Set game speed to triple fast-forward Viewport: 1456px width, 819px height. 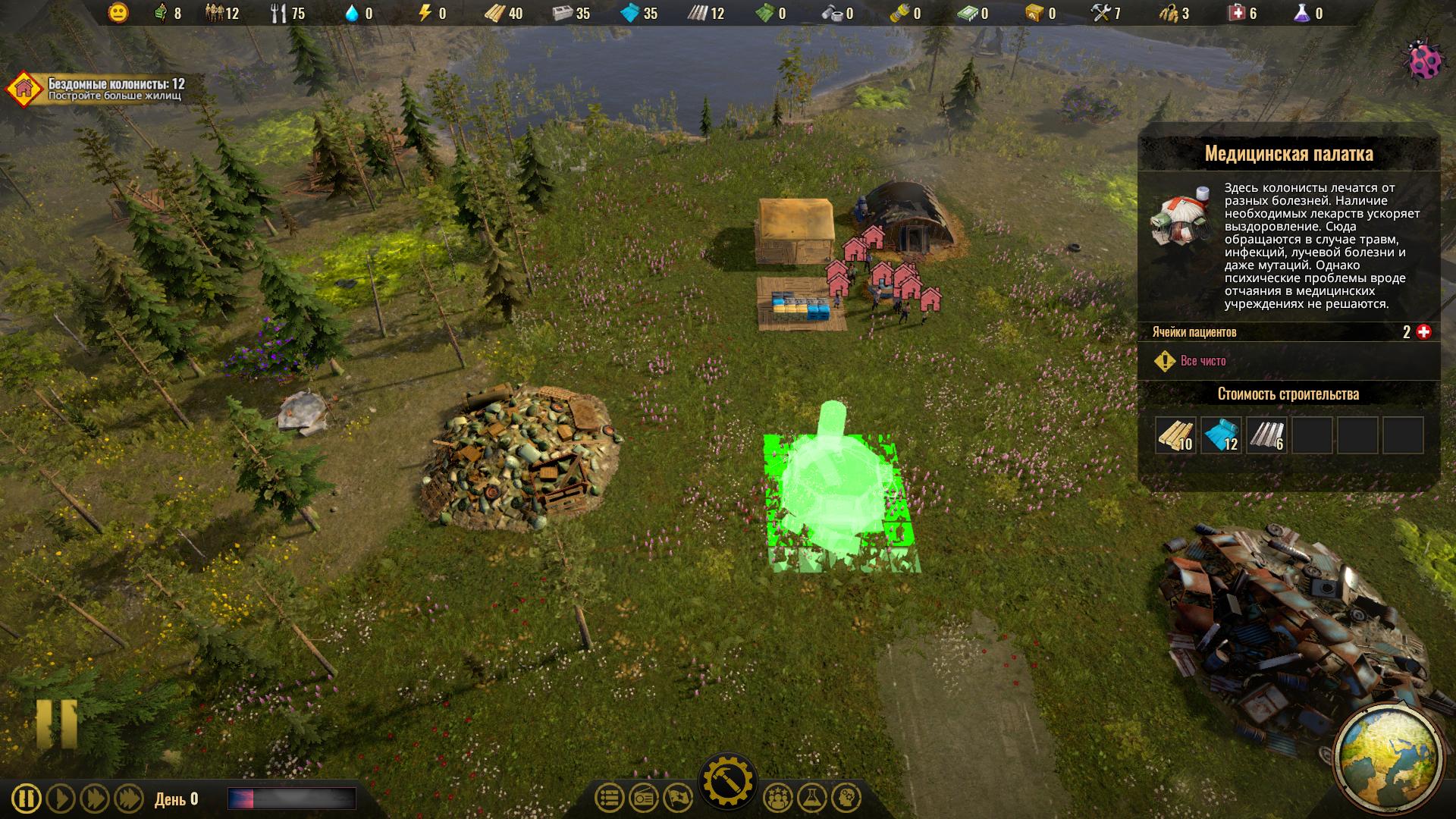click(128, 799)
